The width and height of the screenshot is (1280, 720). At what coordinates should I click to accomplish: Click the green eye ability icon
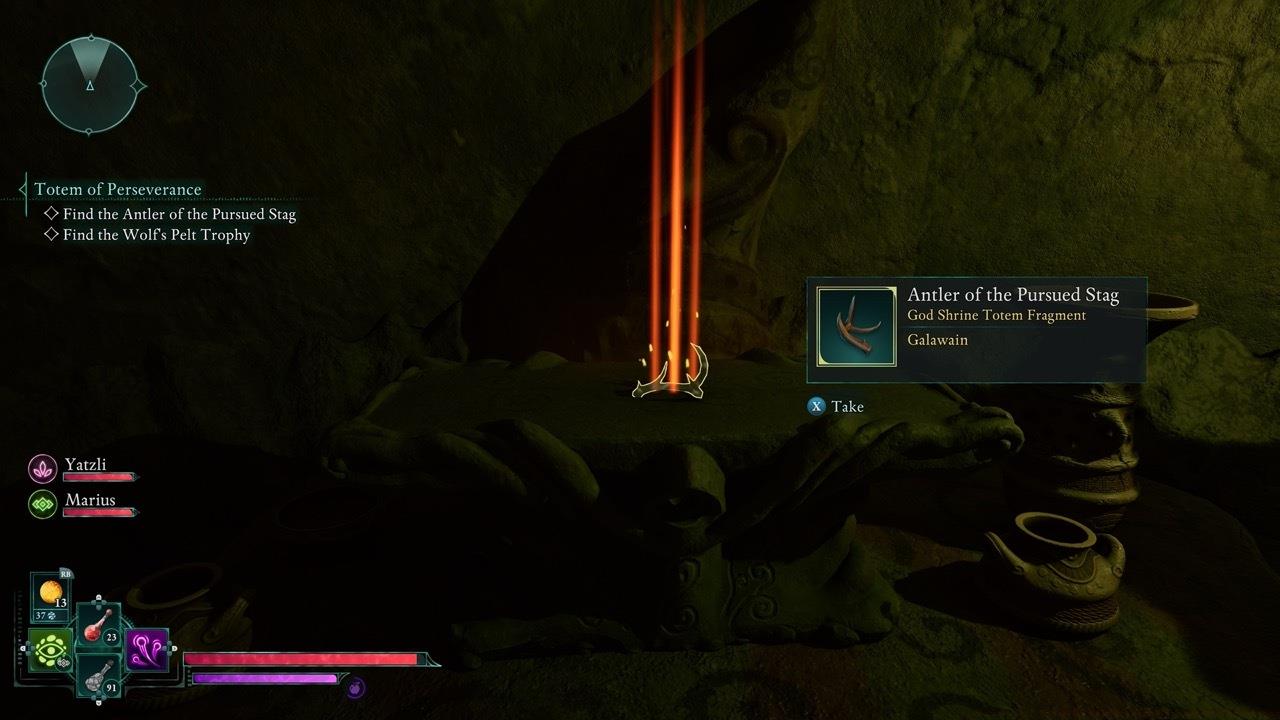click(x=51, y=648)
